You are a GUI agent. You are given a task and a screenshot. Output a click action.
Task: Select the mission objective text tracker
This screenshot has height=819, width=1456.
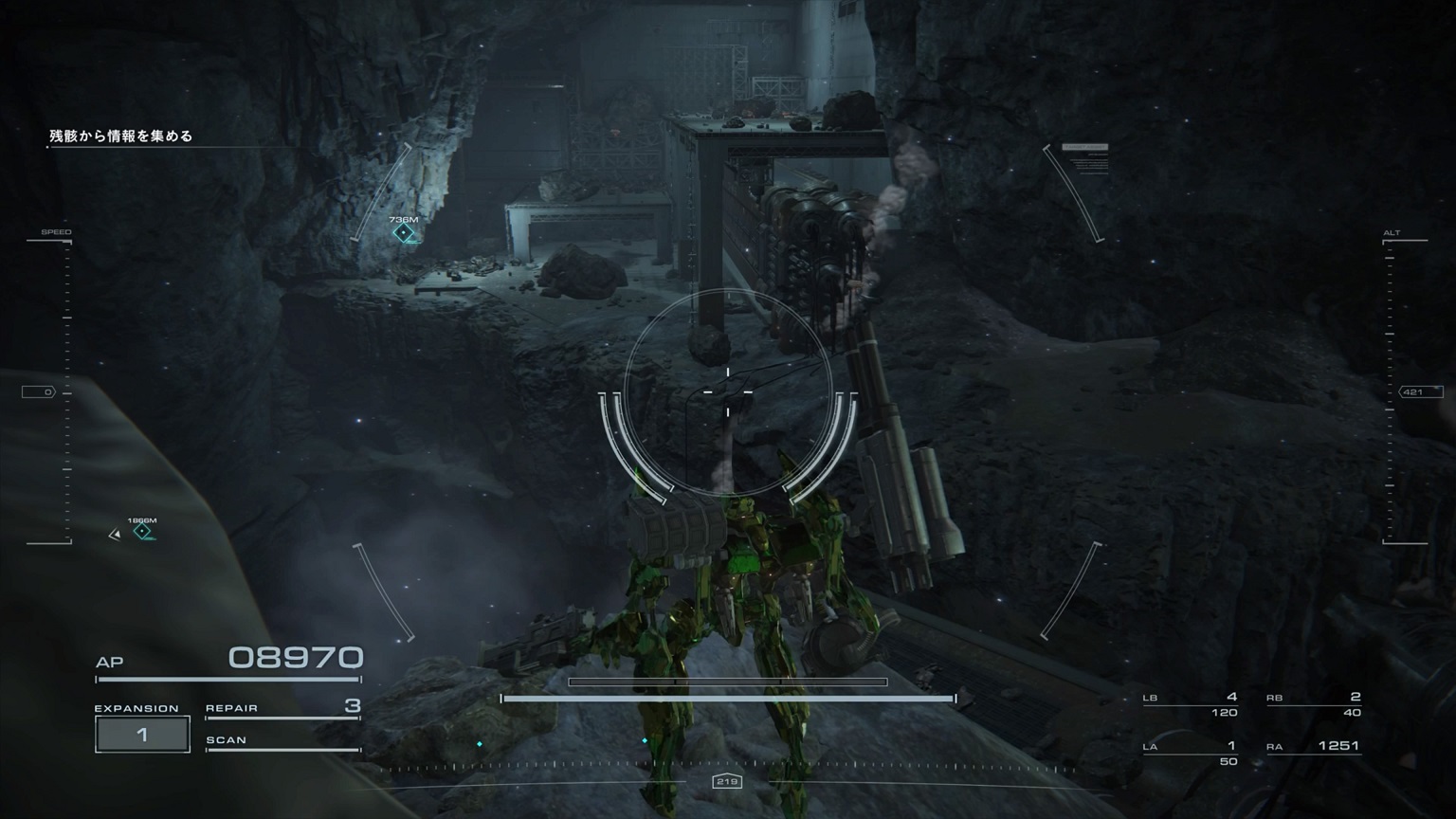pyautogui.click(x=121, y=136)
